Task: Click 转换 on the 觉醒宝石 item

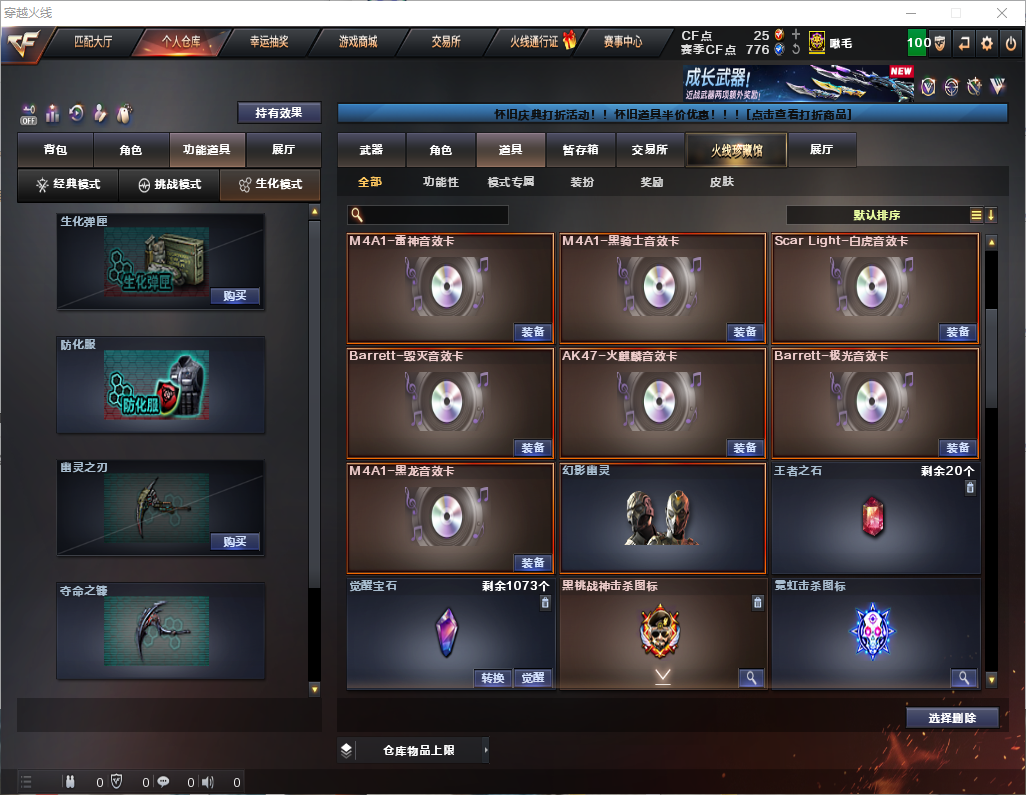Action: 493,678
